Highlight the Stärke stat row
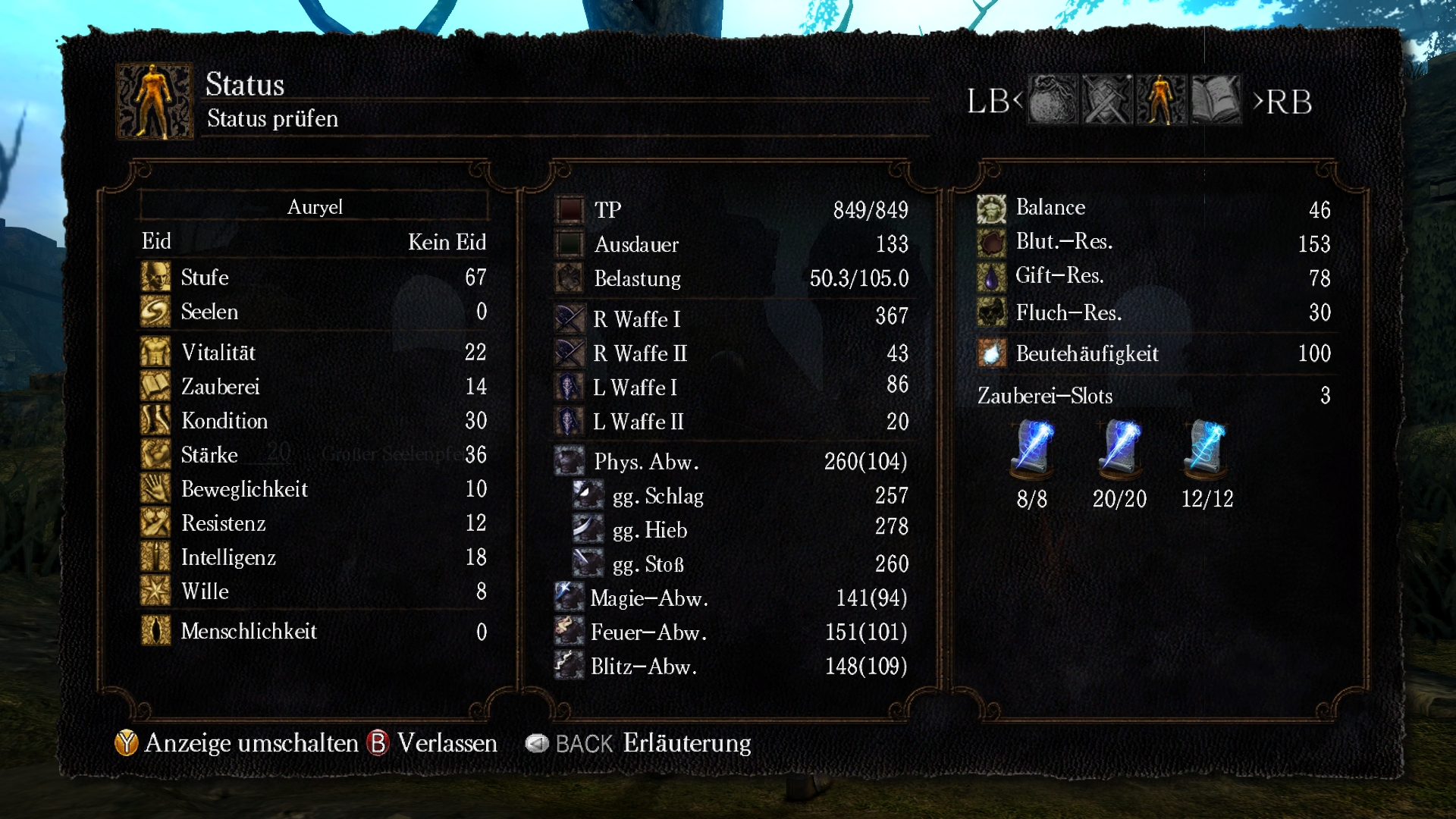Viewport: 1456px width, 819px height. (x=313, y=455)
